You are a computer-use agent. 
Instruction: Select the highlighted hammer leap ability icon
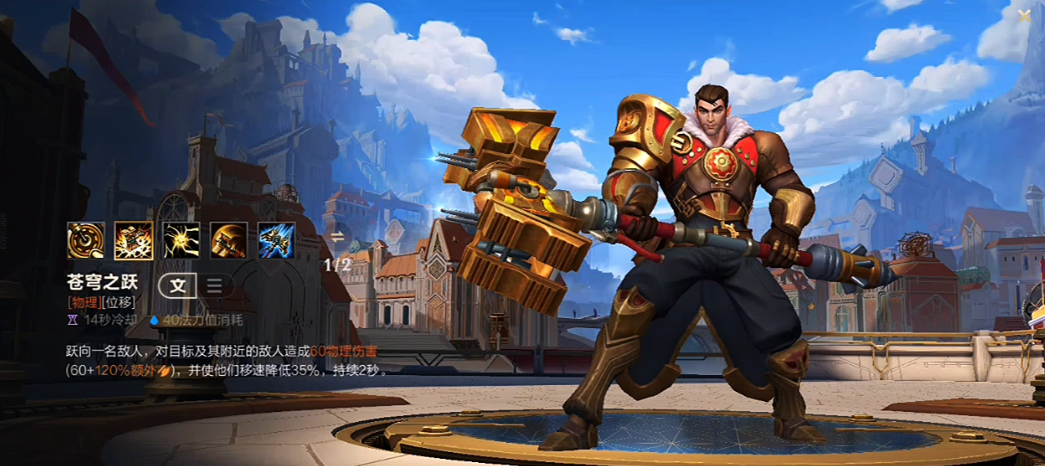[134, 241]
